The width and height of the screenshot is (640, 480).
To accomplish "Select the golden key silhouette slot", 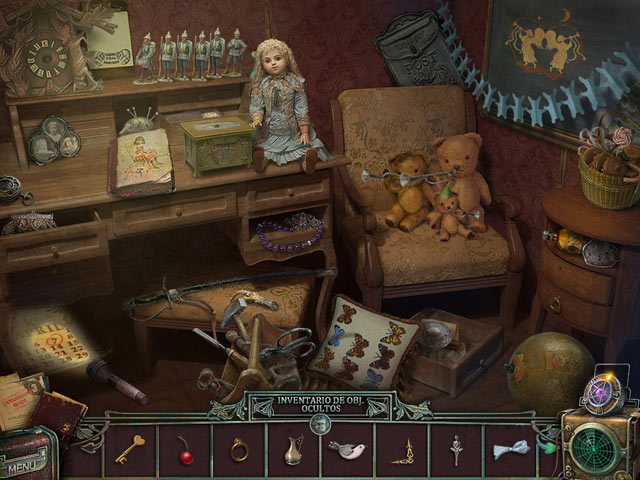I will tap(128, 449).
